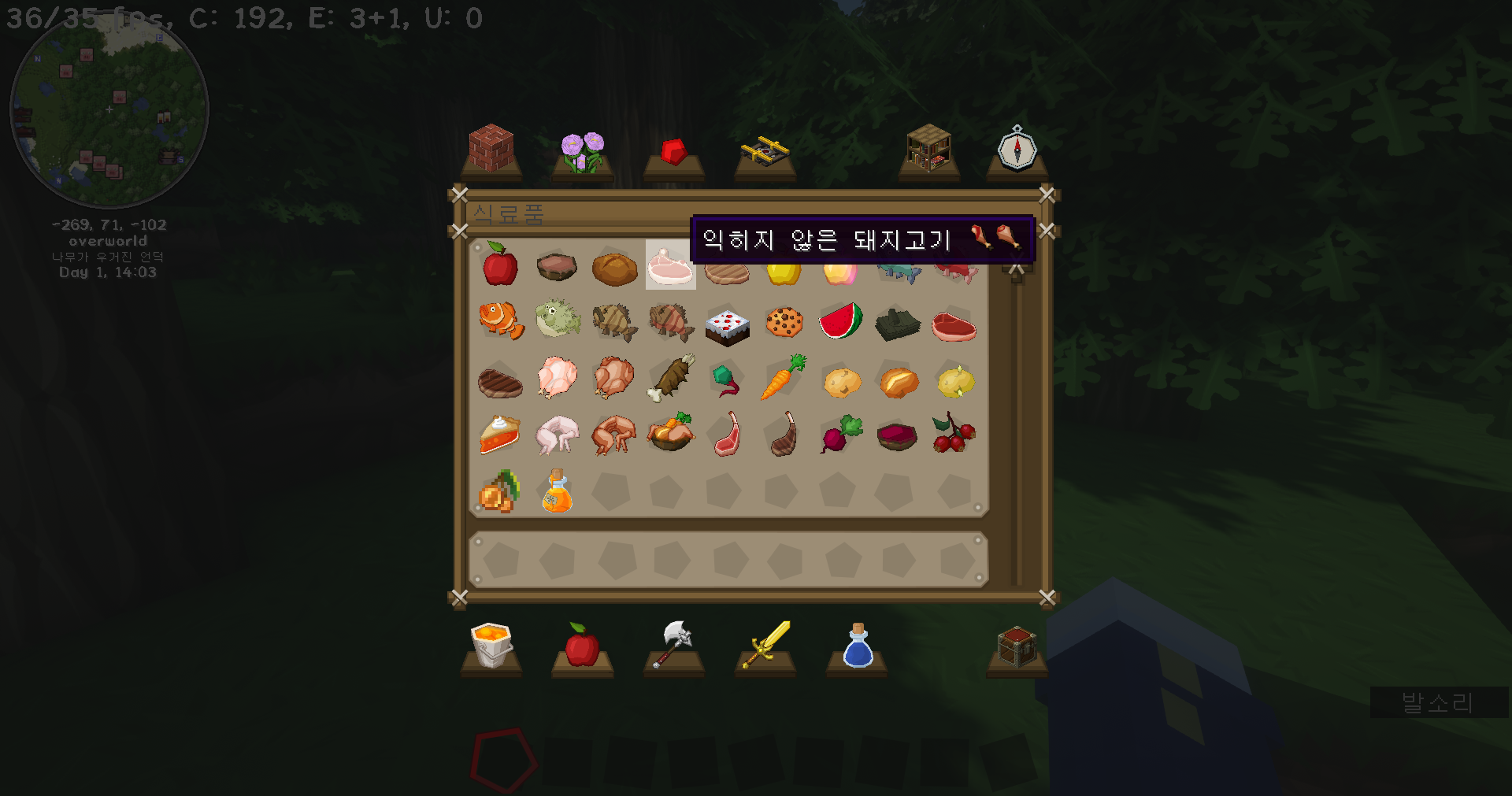Select the red apple in the food grid
This screenshot has height=796, width=1512.
pyautogui.click(x=500, y=265)
